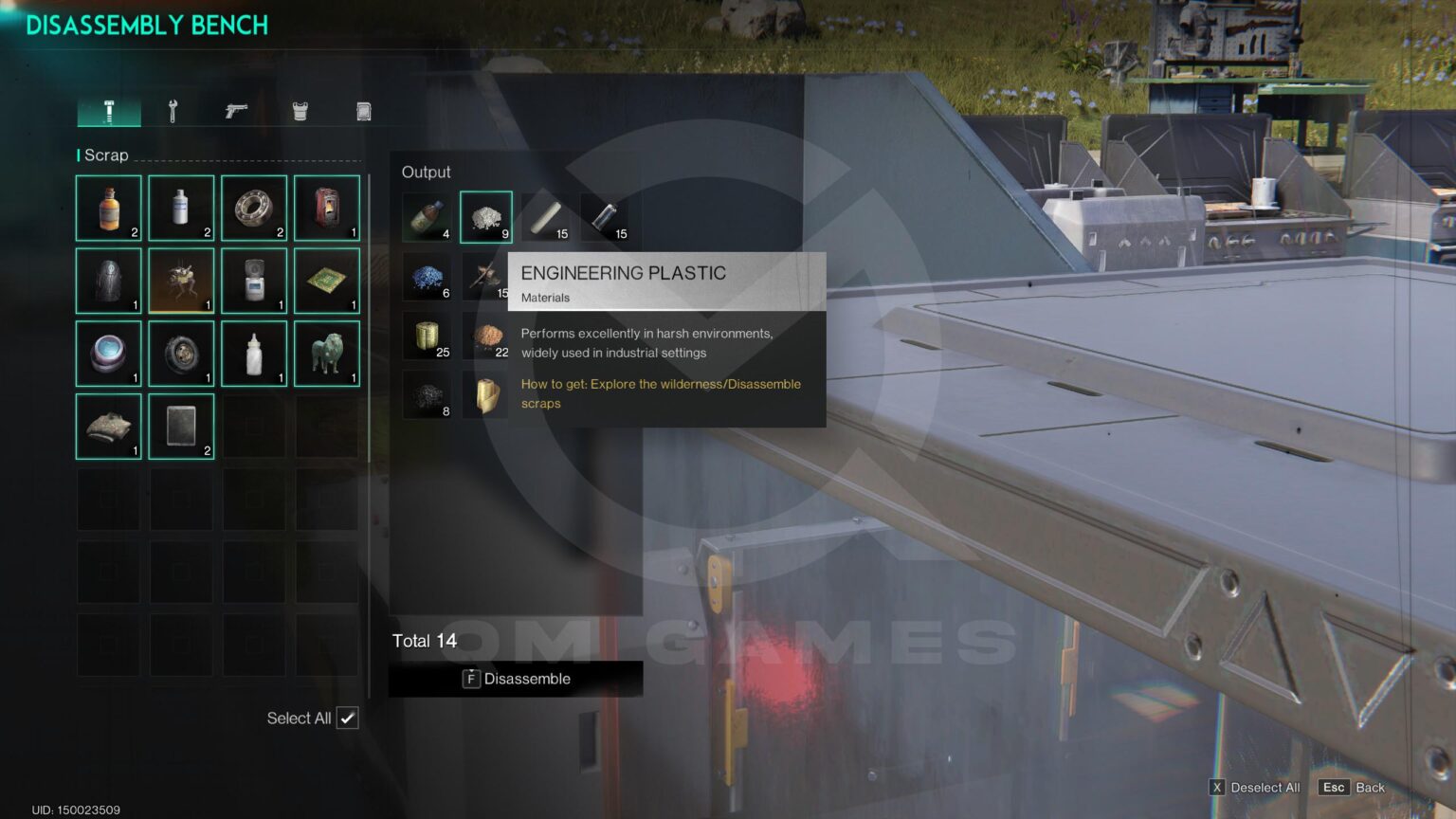
Task: Choose the metal bearing scrap slot
Action: pos(254,208)
